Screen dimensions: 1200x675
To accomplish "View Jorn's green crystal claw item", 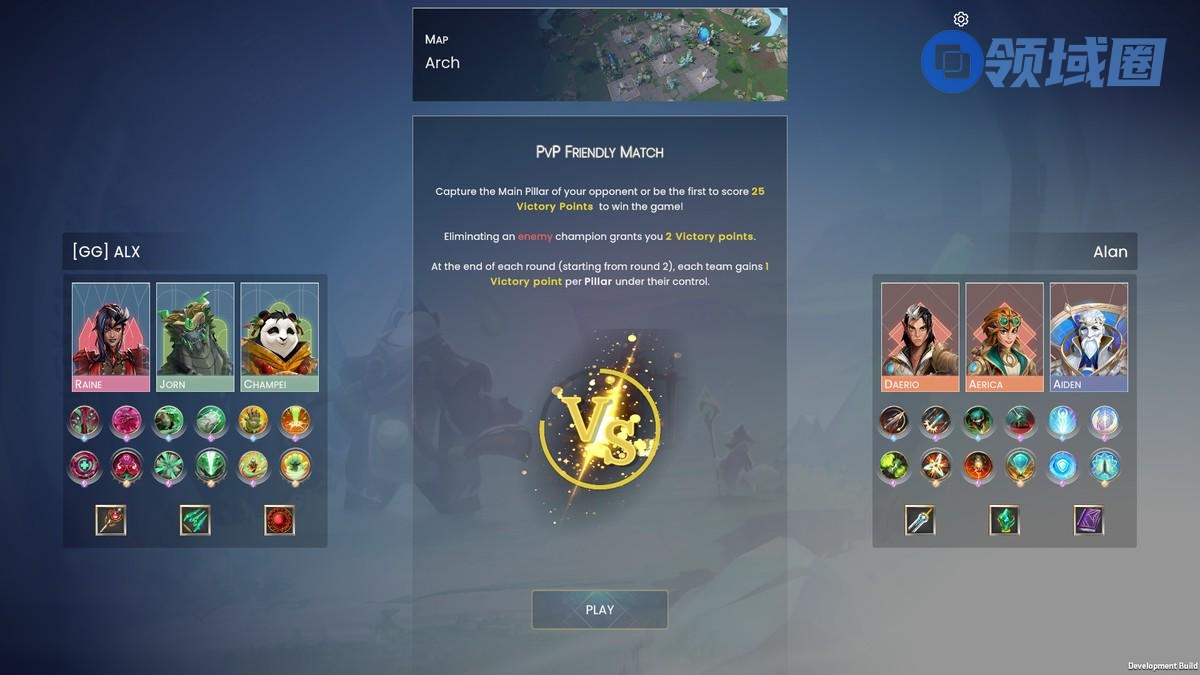I will (x=195, y=520).
